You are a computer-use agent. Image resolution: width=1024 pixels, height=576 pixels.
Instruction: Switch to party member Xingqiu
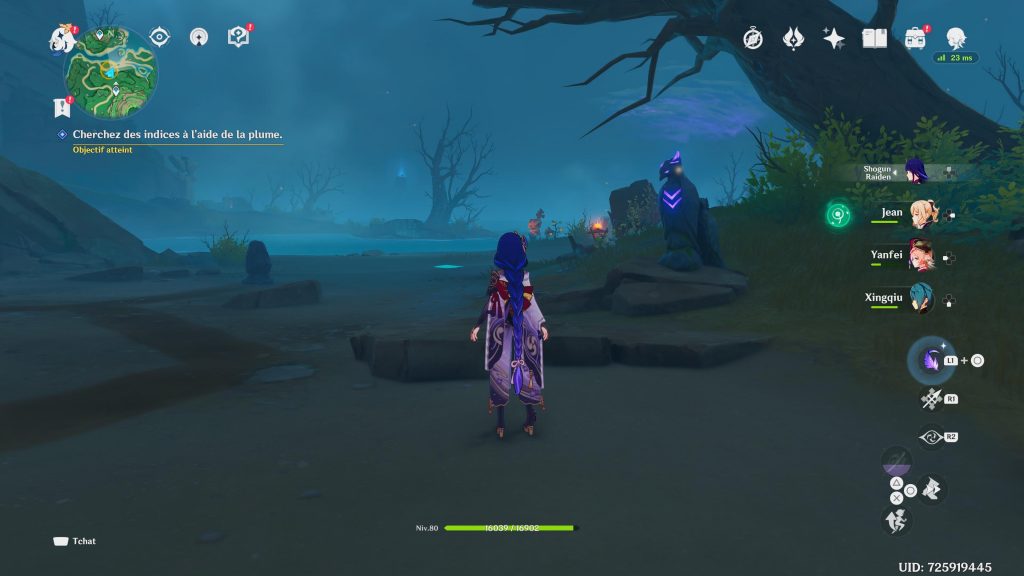pos(918,299)
